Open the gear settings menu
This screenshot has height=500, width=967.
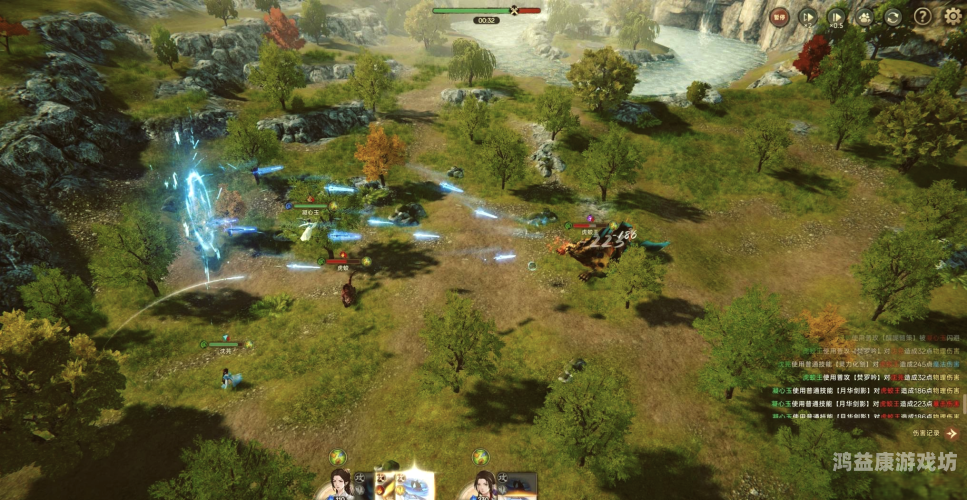[952, 16]
